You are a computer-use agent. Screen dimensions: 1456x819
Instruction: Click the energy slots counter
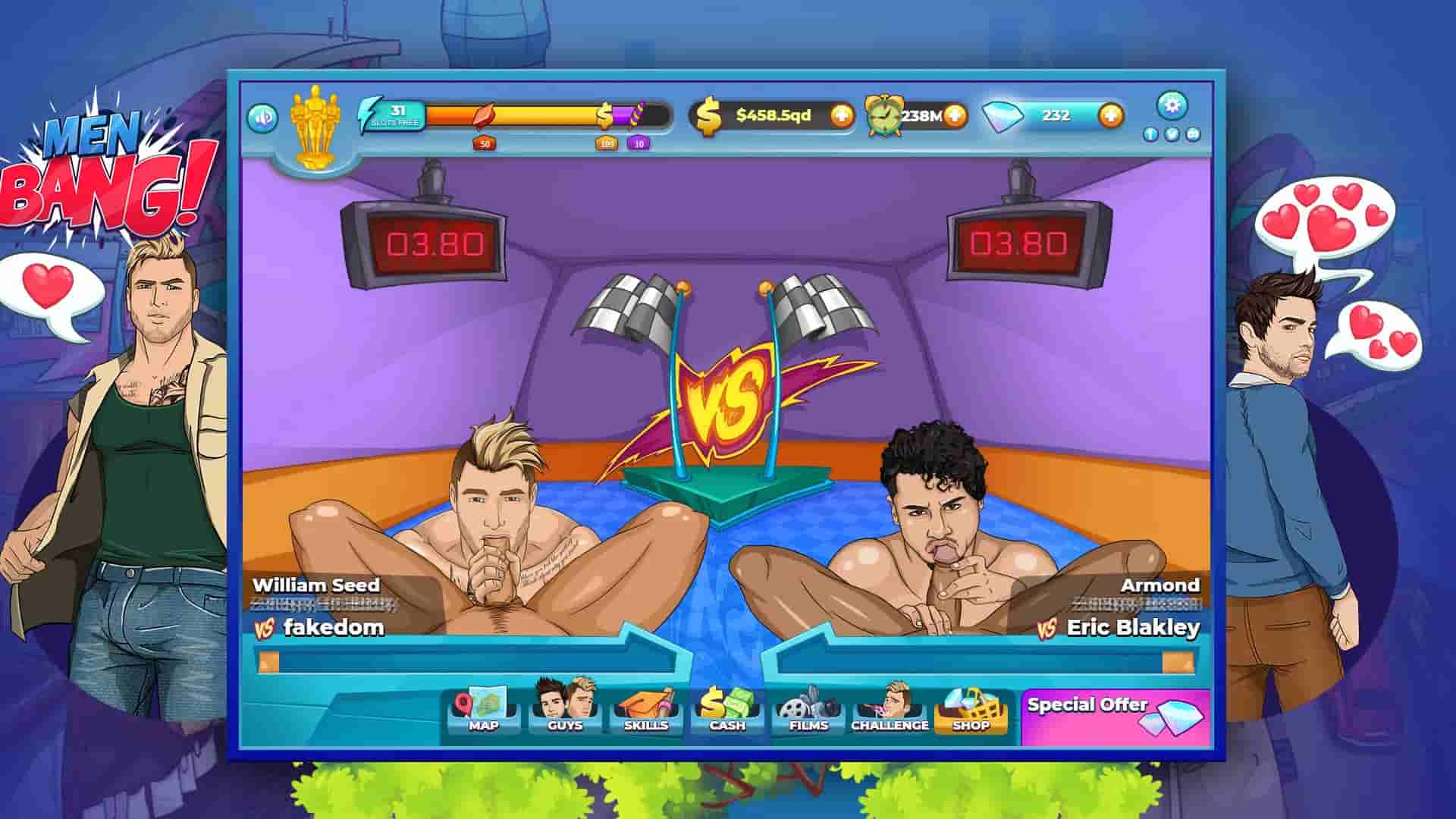[x=397, y=112]
